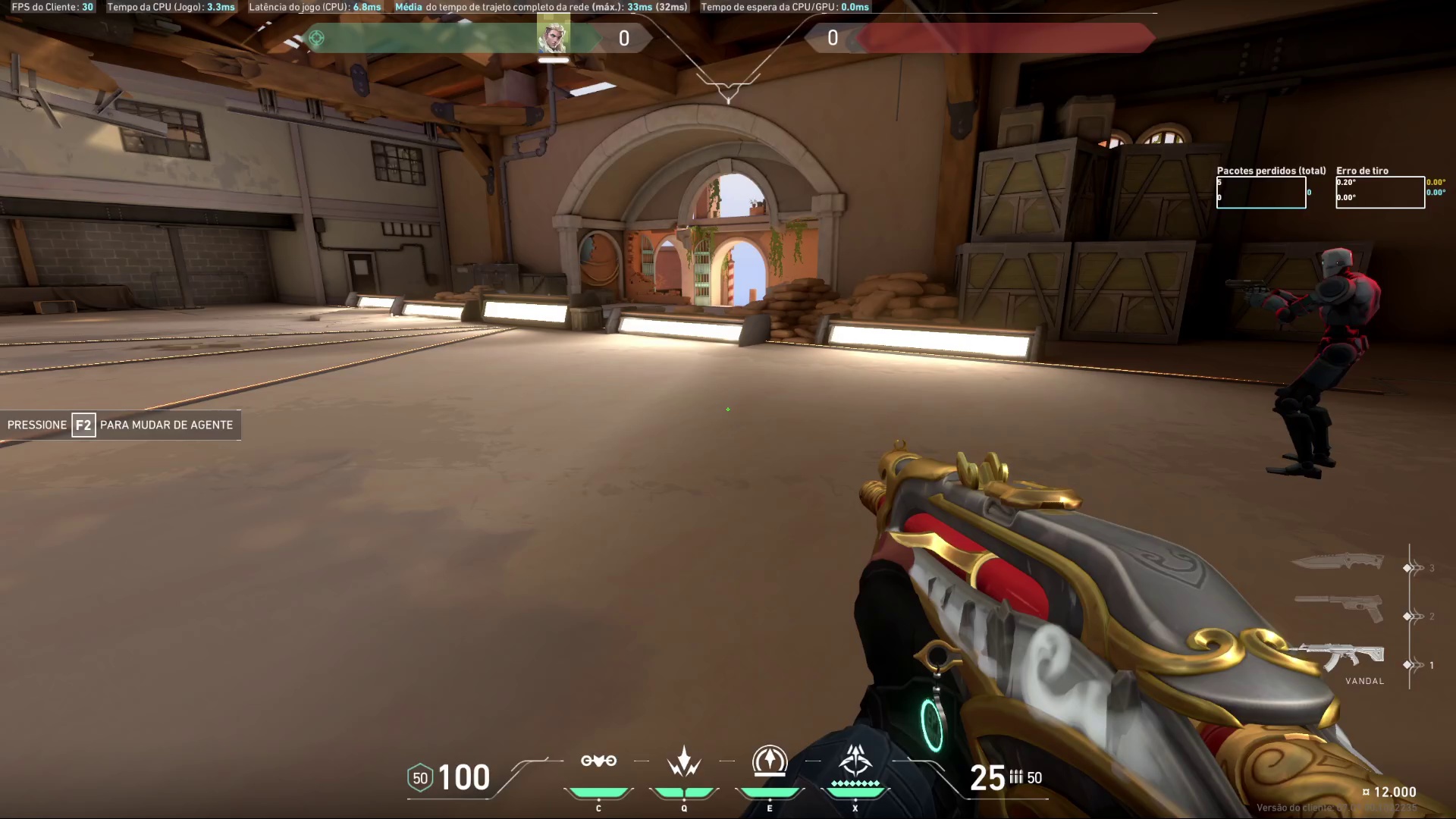This screenshot has width=1456, height=819.
Task: Click the shield icon showing 50 armor
Action: 419,777
